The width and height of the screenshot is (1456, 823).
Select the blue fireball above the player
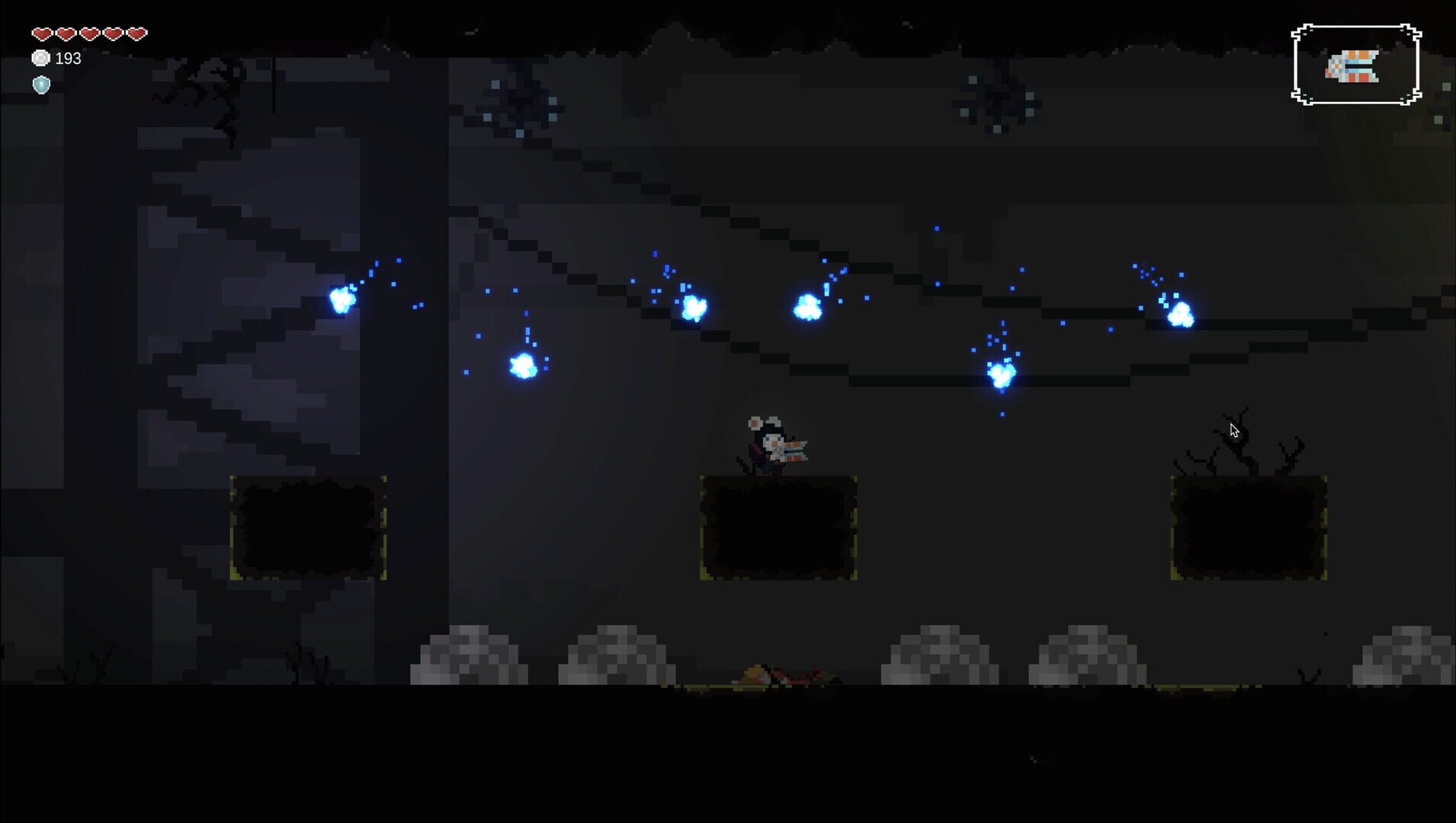coord(808,309)
